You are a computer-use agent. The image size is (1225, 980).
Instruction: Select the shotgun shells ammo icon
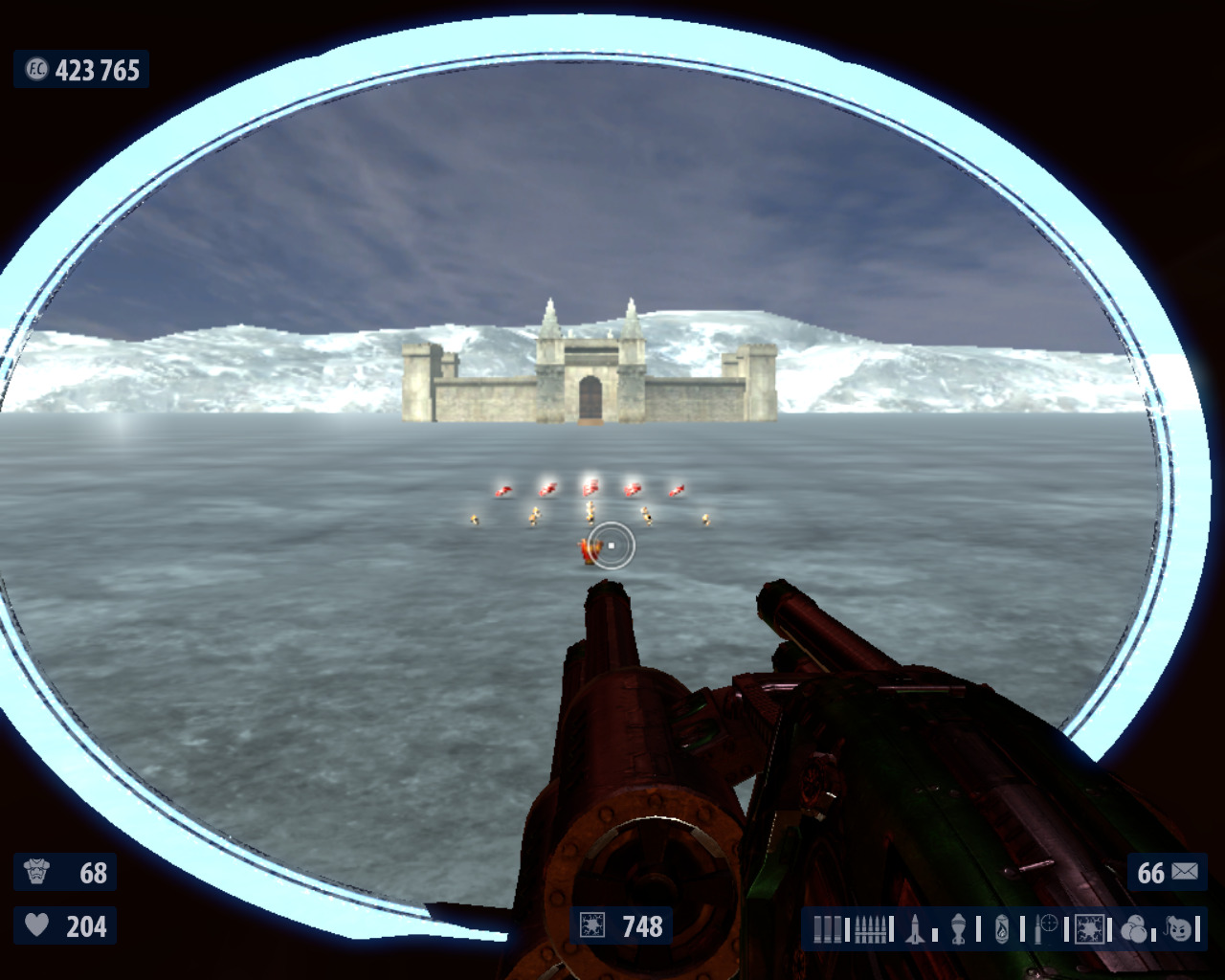[x=826, y=928]
